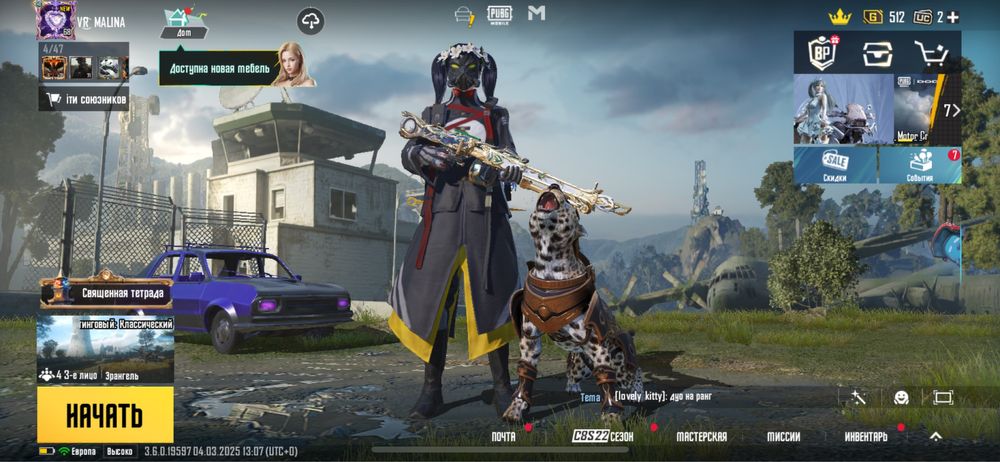This screenshot has width=1000, height=462.
Task: Open the Классический Эрангель mode selection panel
Action: click(x=105, y=350)
